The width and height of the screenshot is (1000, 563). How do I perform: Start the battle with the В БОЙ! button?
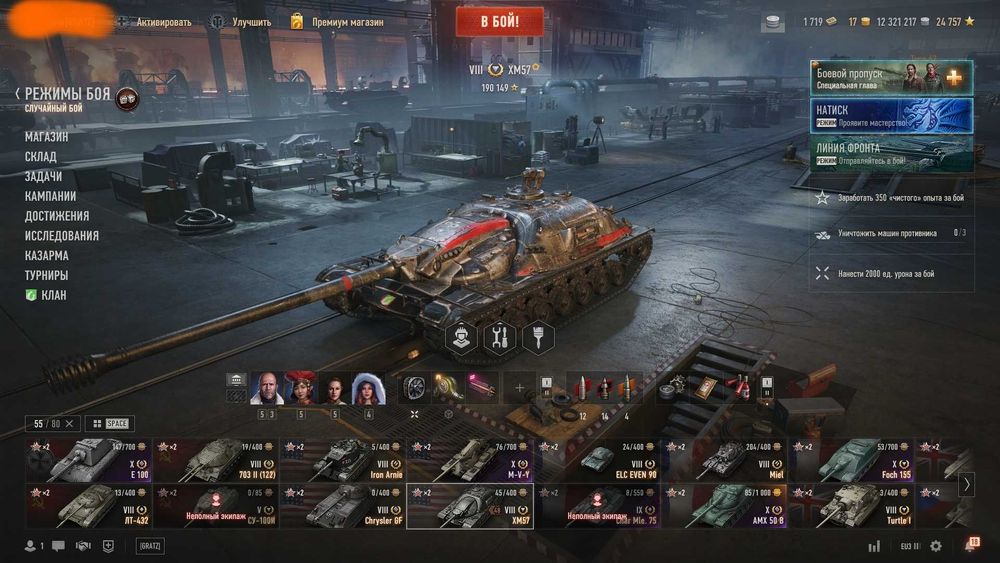click(499, 21)
